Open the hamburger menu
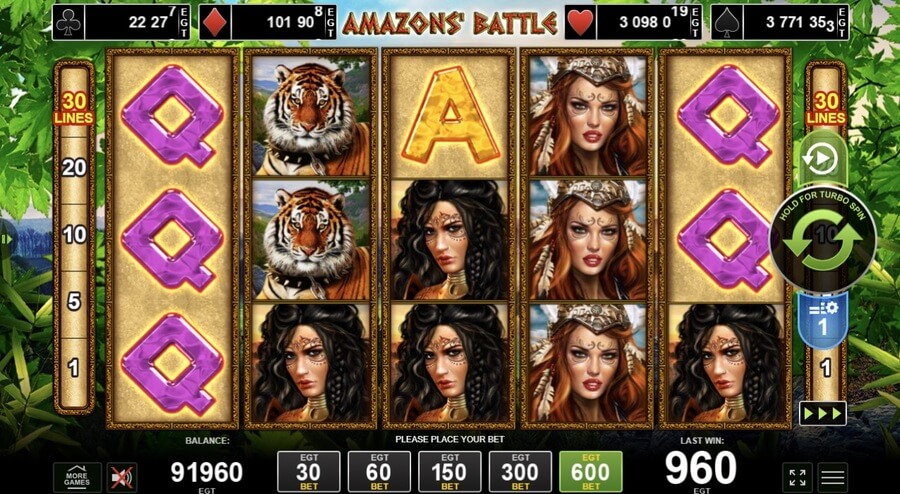This screenshot has height=494, width=900. tap(833, 477)
